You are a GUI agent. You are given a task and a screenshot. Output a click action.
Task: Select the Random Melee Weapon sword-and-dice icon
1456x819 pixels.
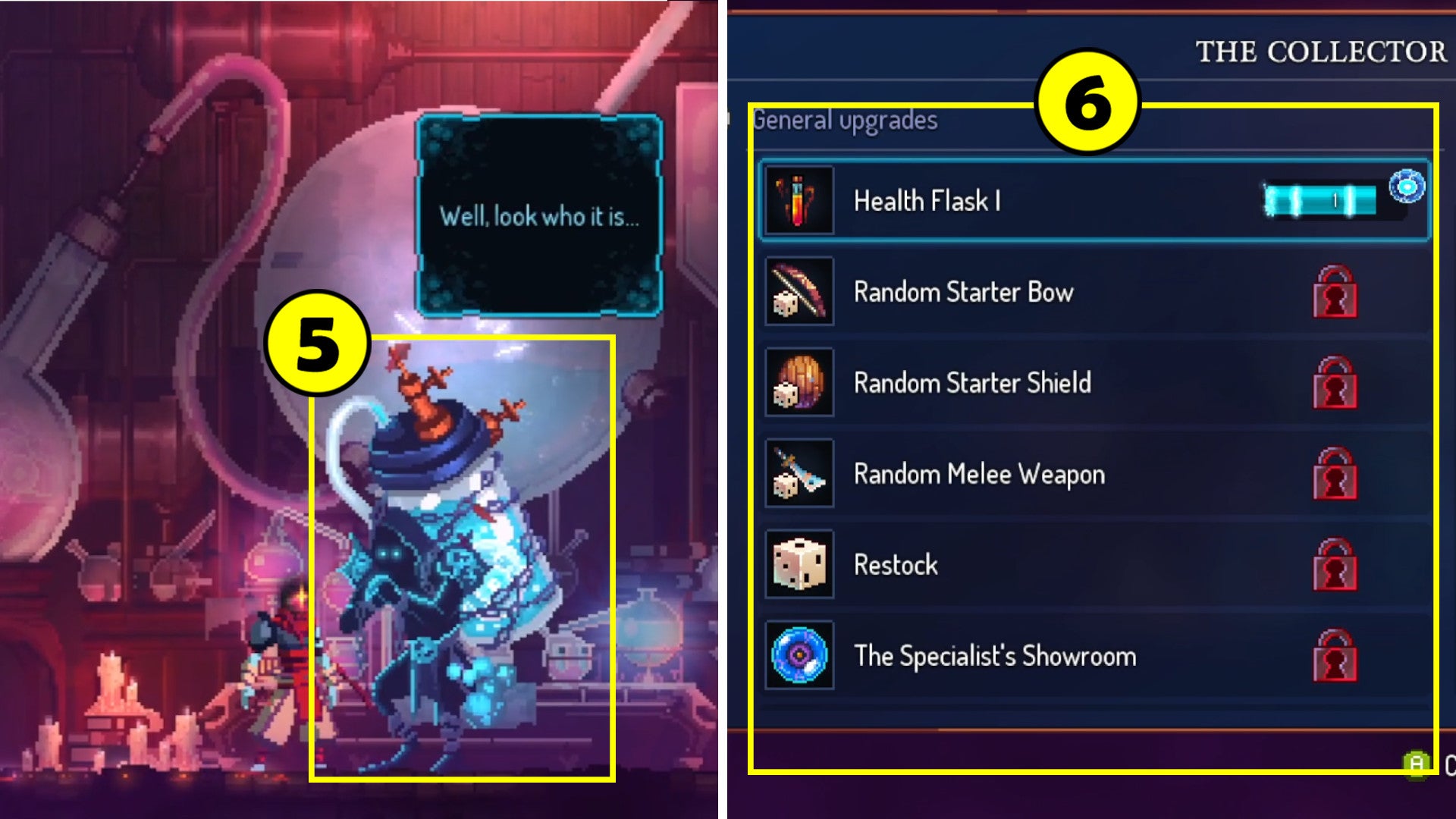pyautogui.click(x=798, y=474)
